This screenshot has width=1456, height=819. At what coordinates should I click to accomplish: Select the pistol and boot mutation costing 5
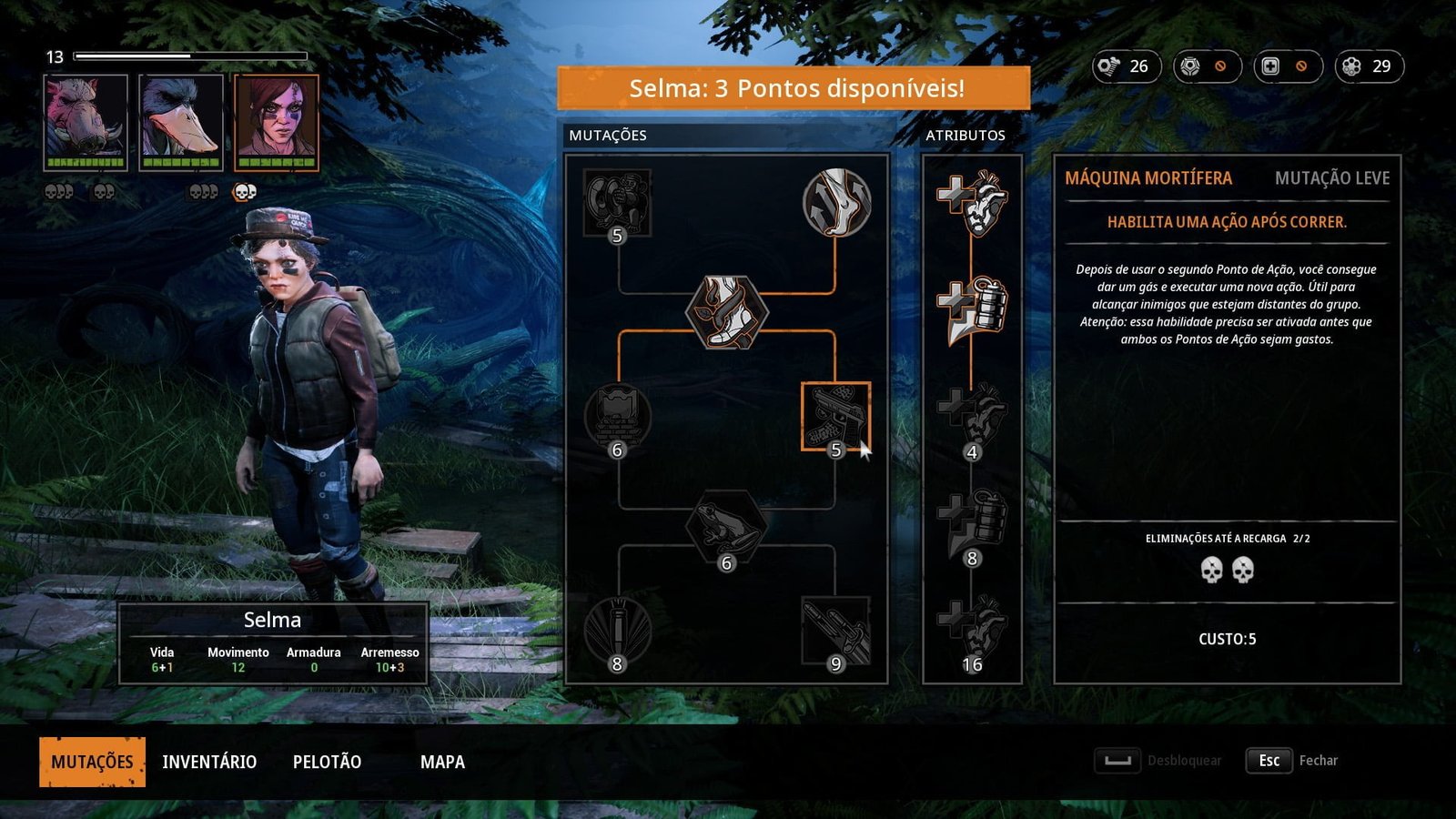(835, 416)
